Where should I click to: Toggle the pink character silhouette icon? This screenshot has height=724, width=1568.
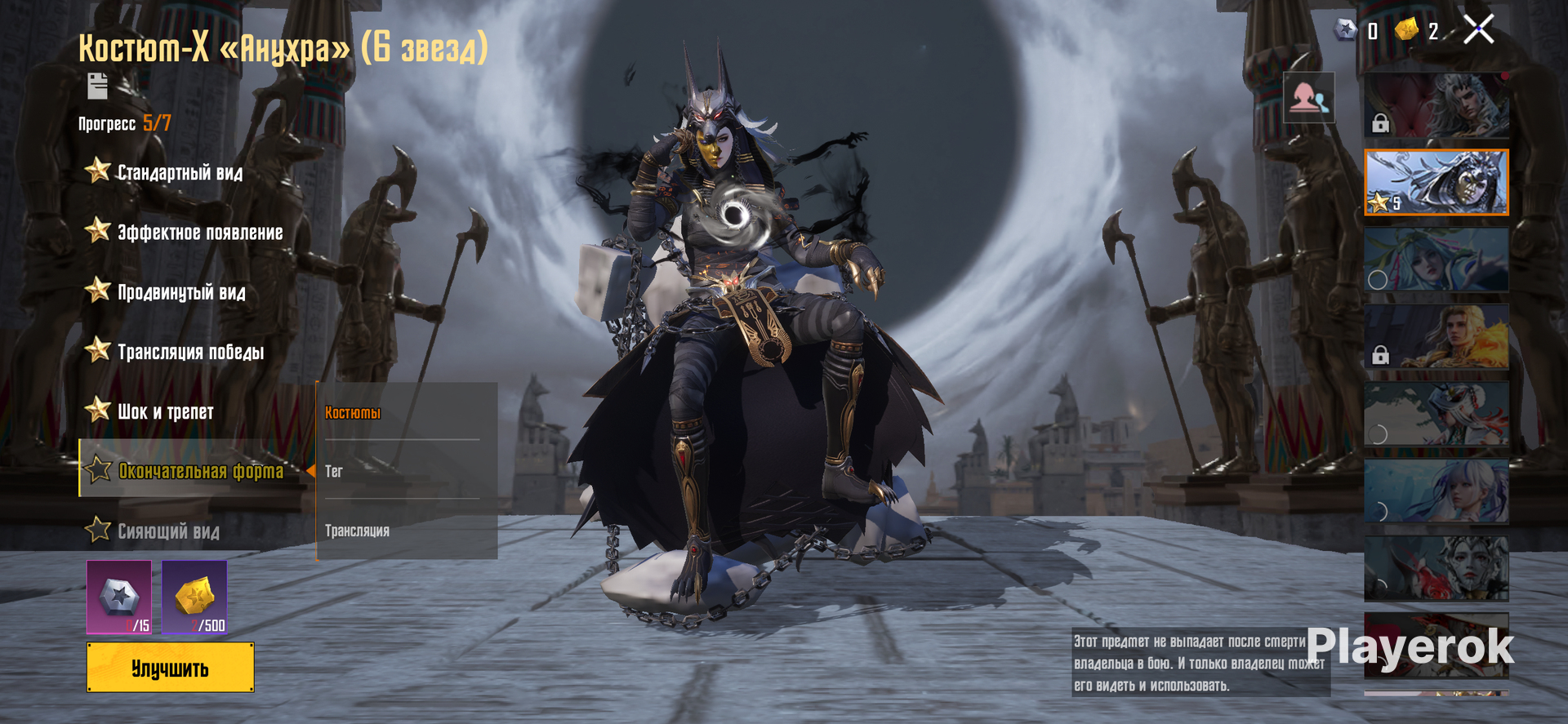[1308, 98]
